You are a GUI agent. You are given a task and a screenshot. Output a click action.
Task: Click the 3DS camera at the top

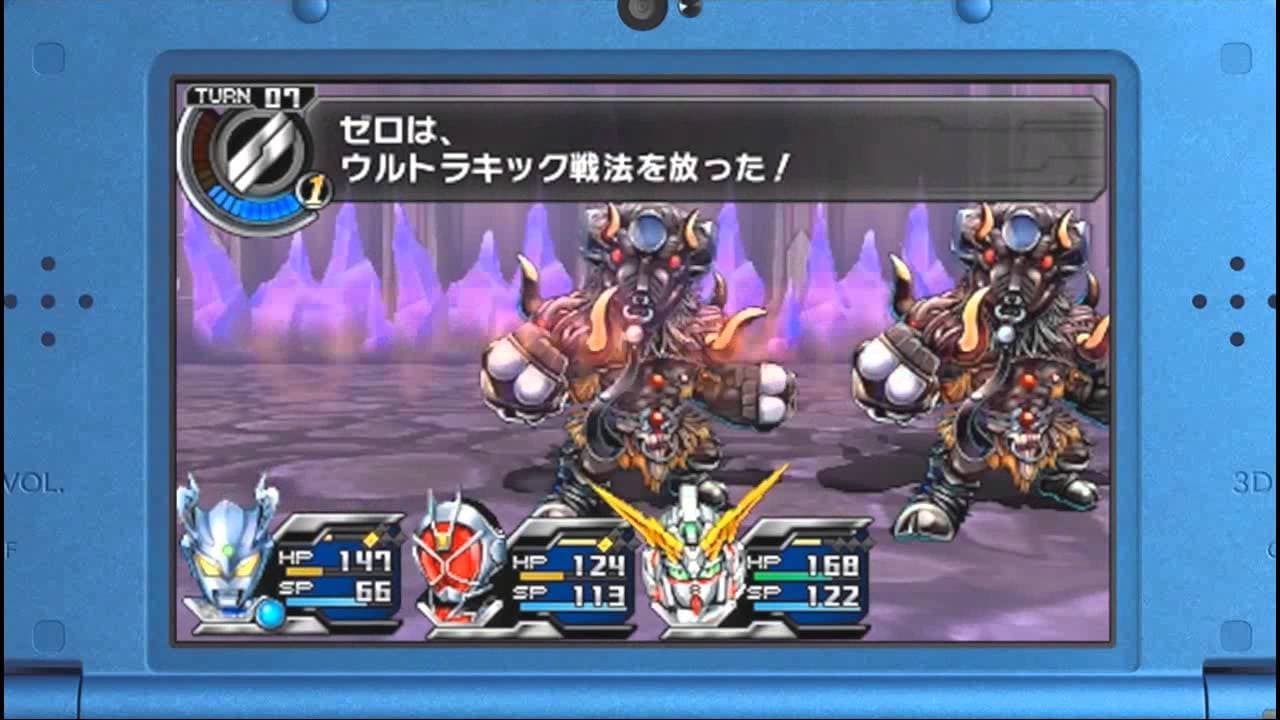639,12
